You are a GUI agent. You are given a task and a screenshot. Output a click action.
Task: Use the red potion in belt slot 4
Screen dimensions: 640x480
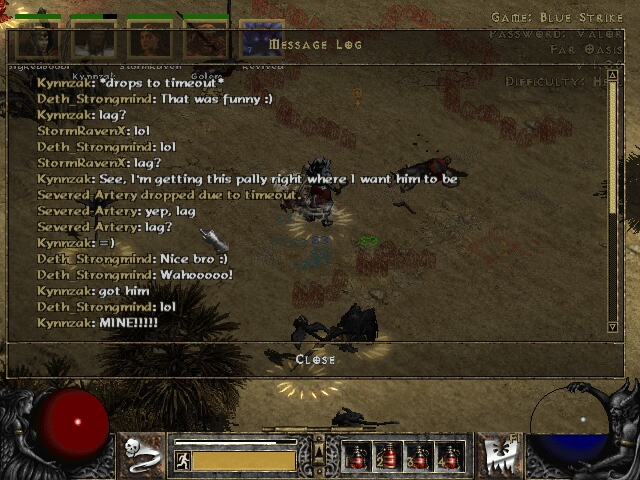tap(449, 456)
